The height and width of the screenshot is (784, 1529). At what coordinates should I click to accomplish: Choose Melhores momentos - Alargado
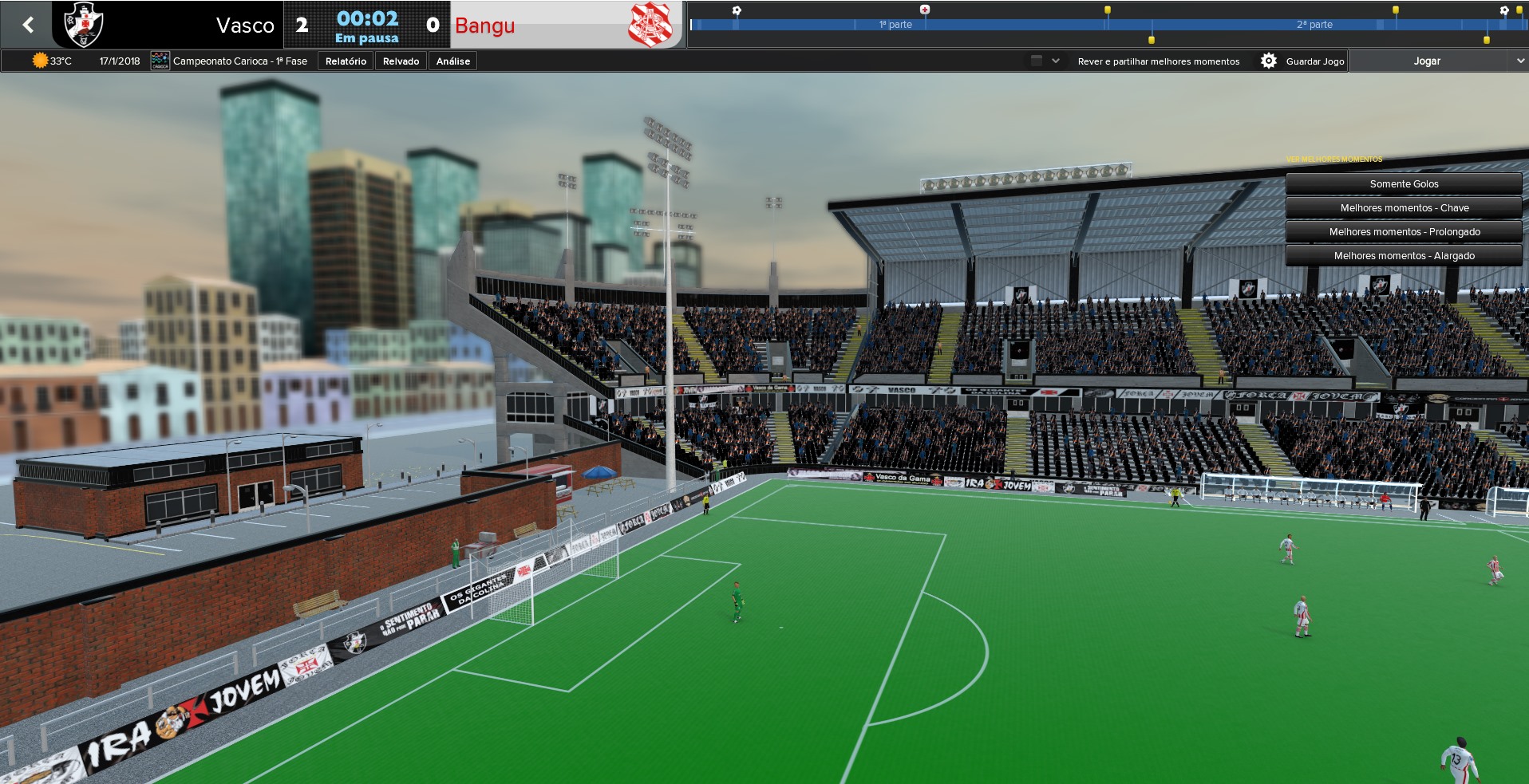point(1404,256)
